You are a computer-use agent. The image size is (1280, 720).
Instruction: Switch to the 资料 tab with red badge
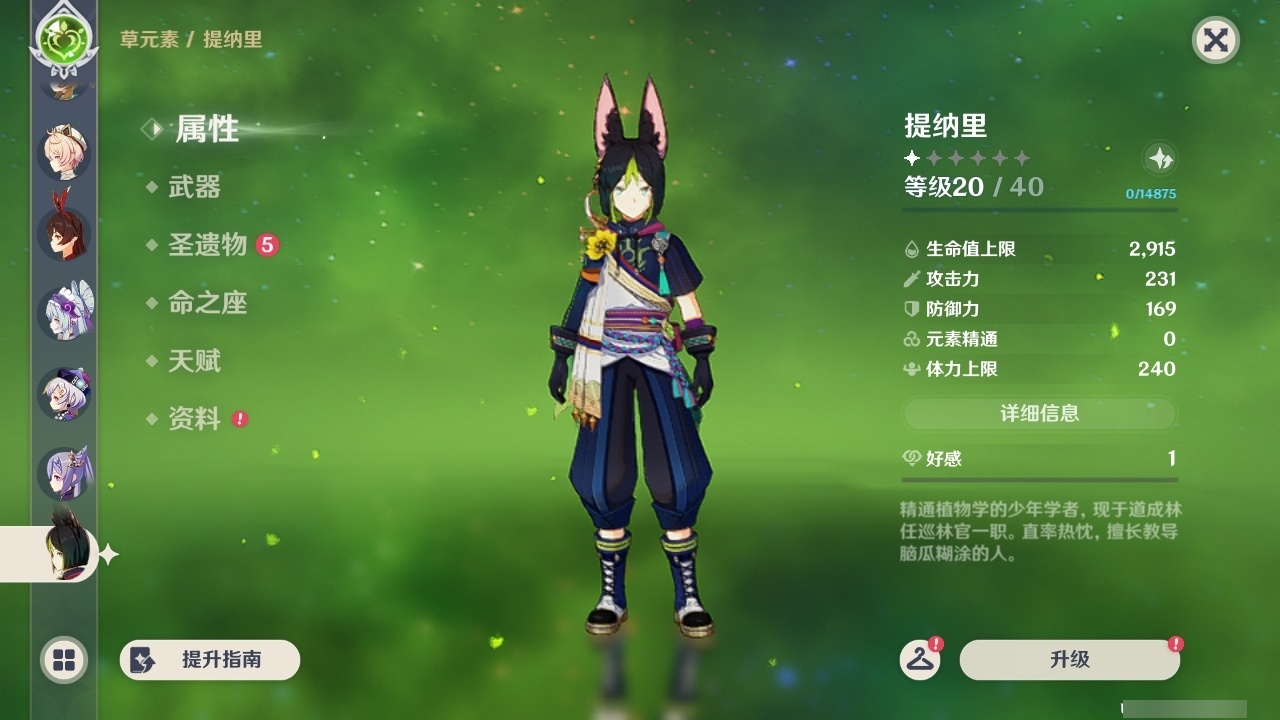click(x=197, y=419)
